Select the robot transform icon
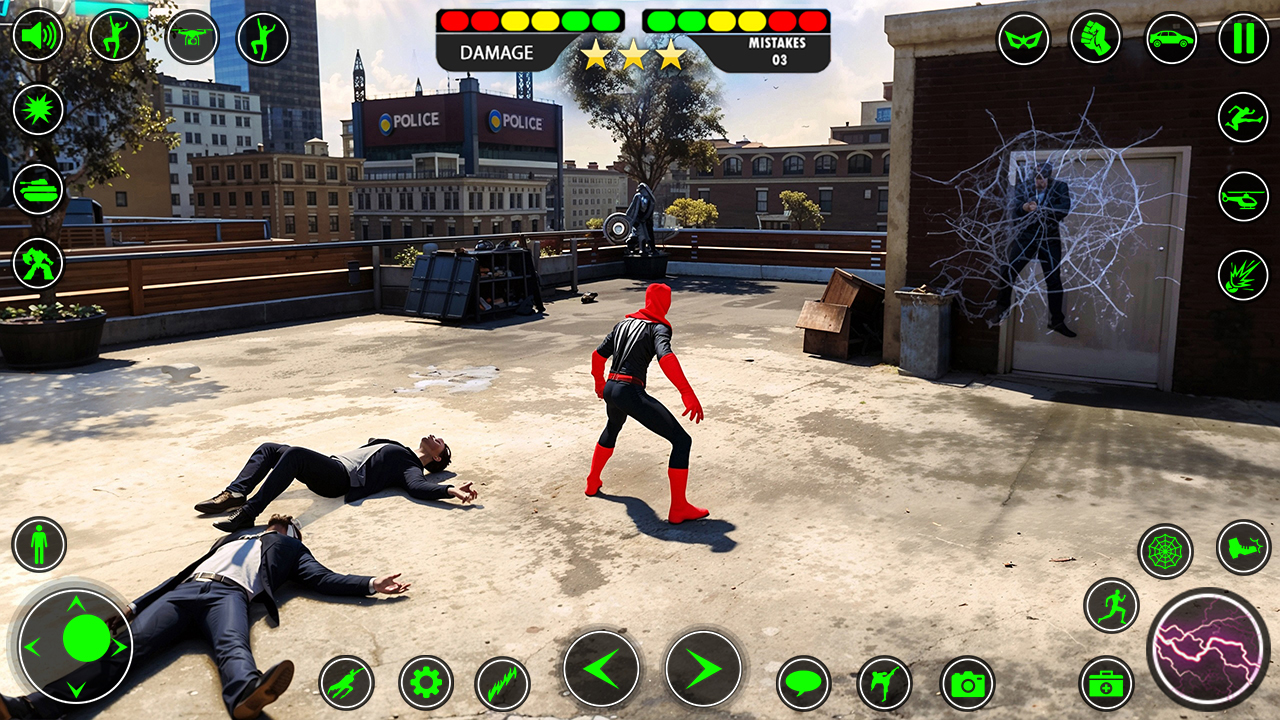Viewport: 1280px width, 720px height. tap(38, 263)
